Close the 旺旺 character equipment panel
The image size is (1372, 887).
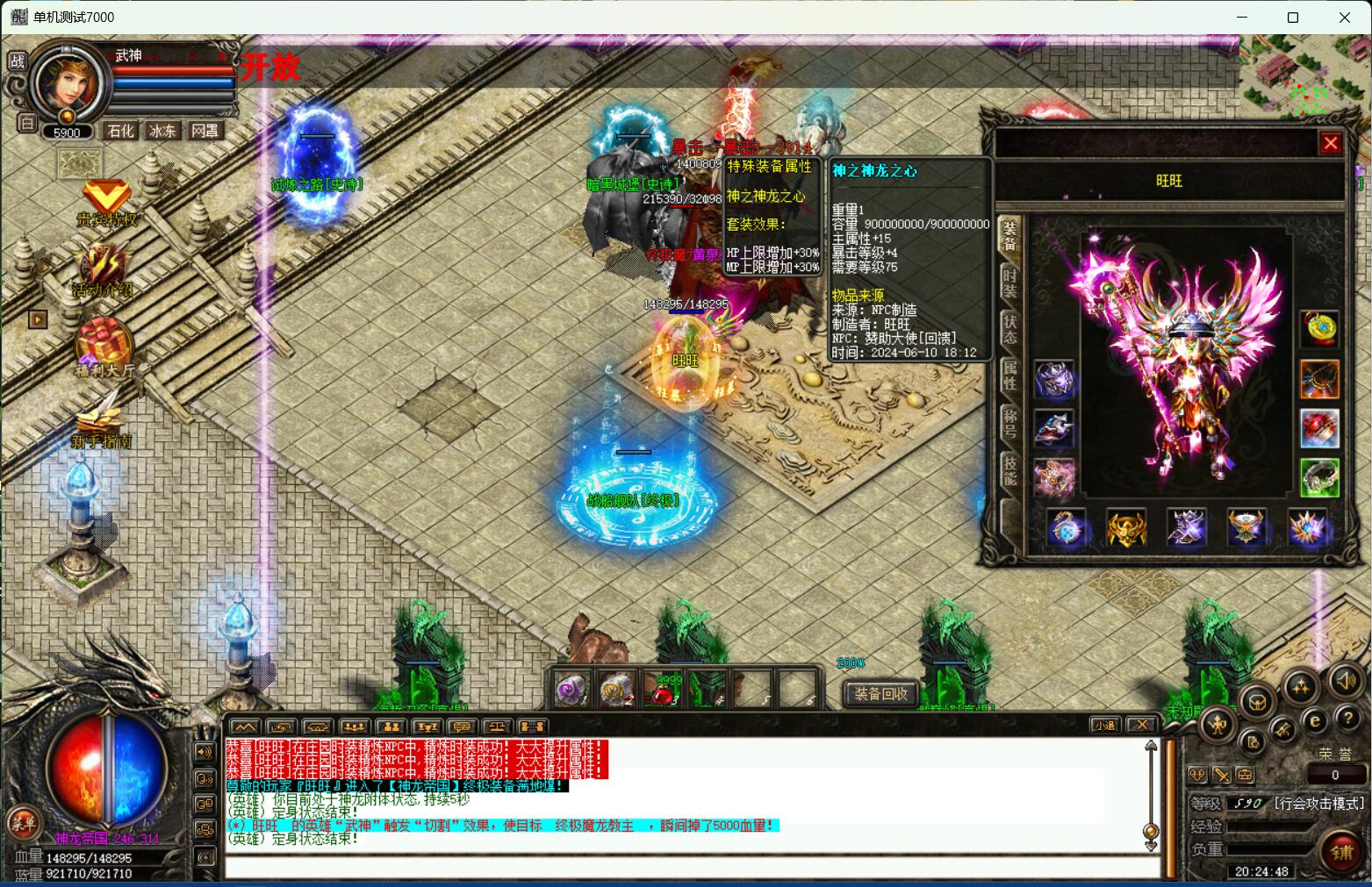(x=1331, y=143)
